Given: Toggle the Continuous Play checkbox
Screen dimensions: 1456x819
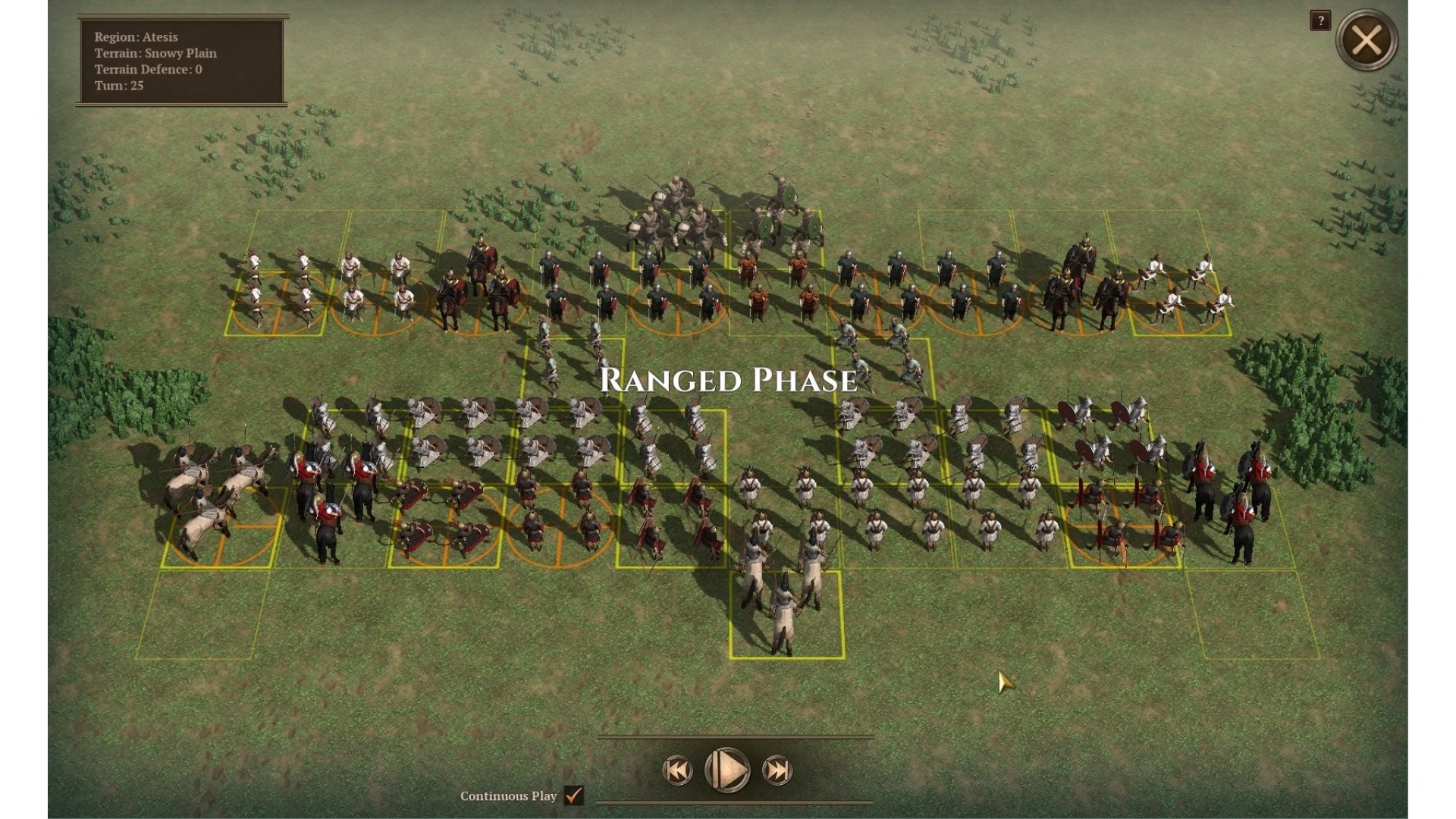Looking at the screenshot, I should [x=574, y=795].
